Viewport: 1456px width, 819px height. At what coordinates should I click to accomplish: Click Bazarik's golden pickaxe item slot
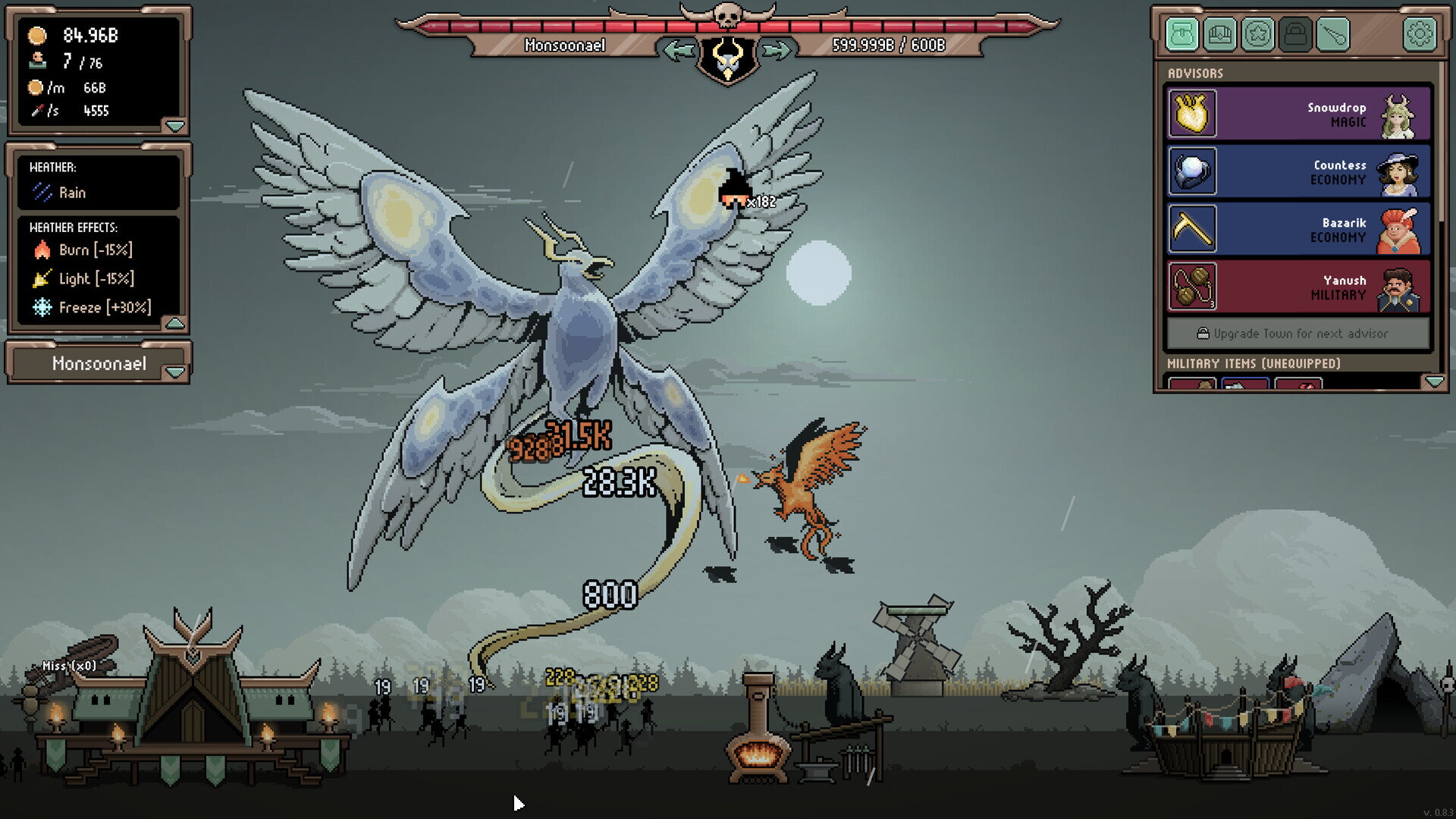click(x=1193, y=229)
